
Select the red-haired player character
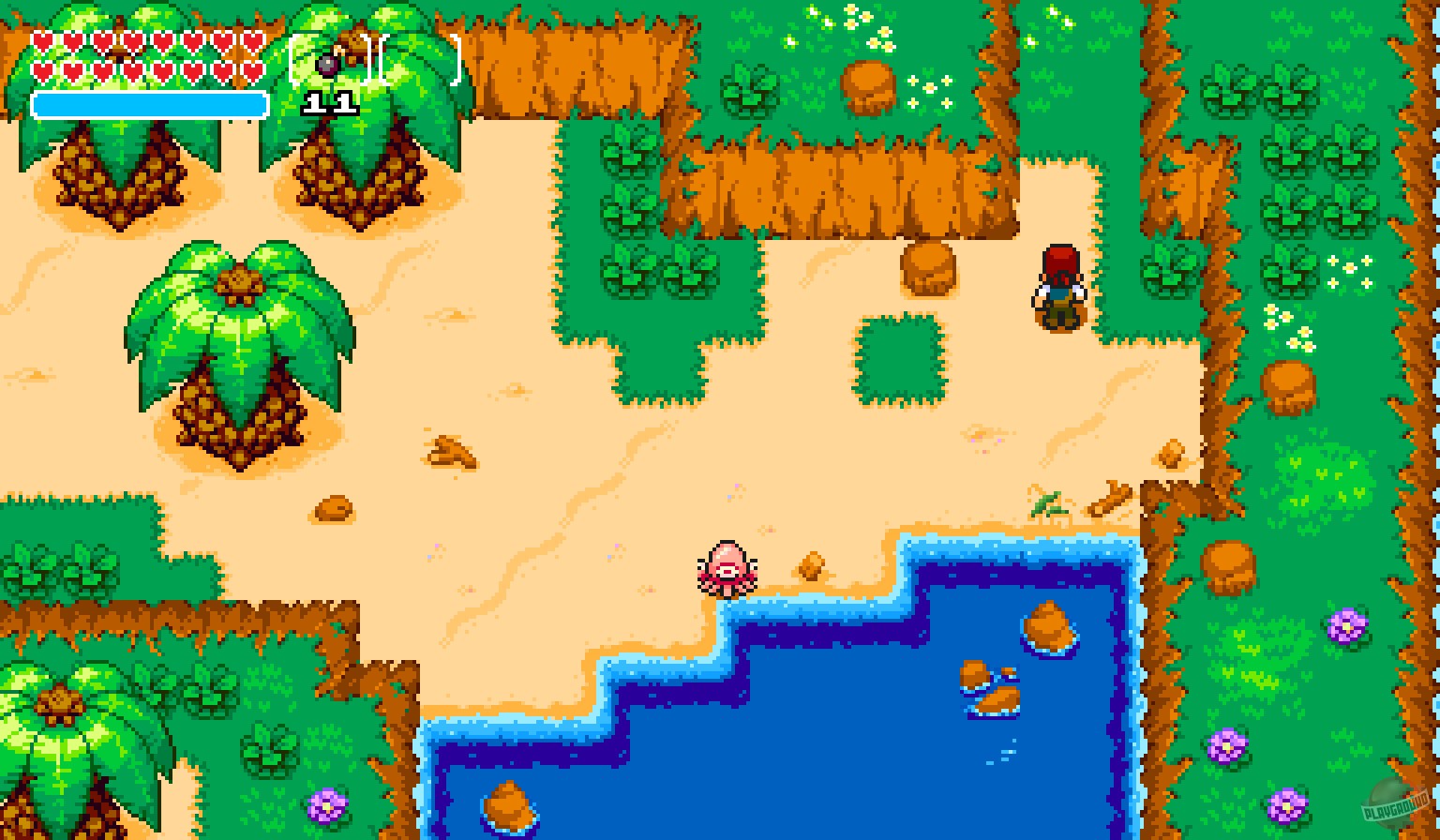point(1057,286)
